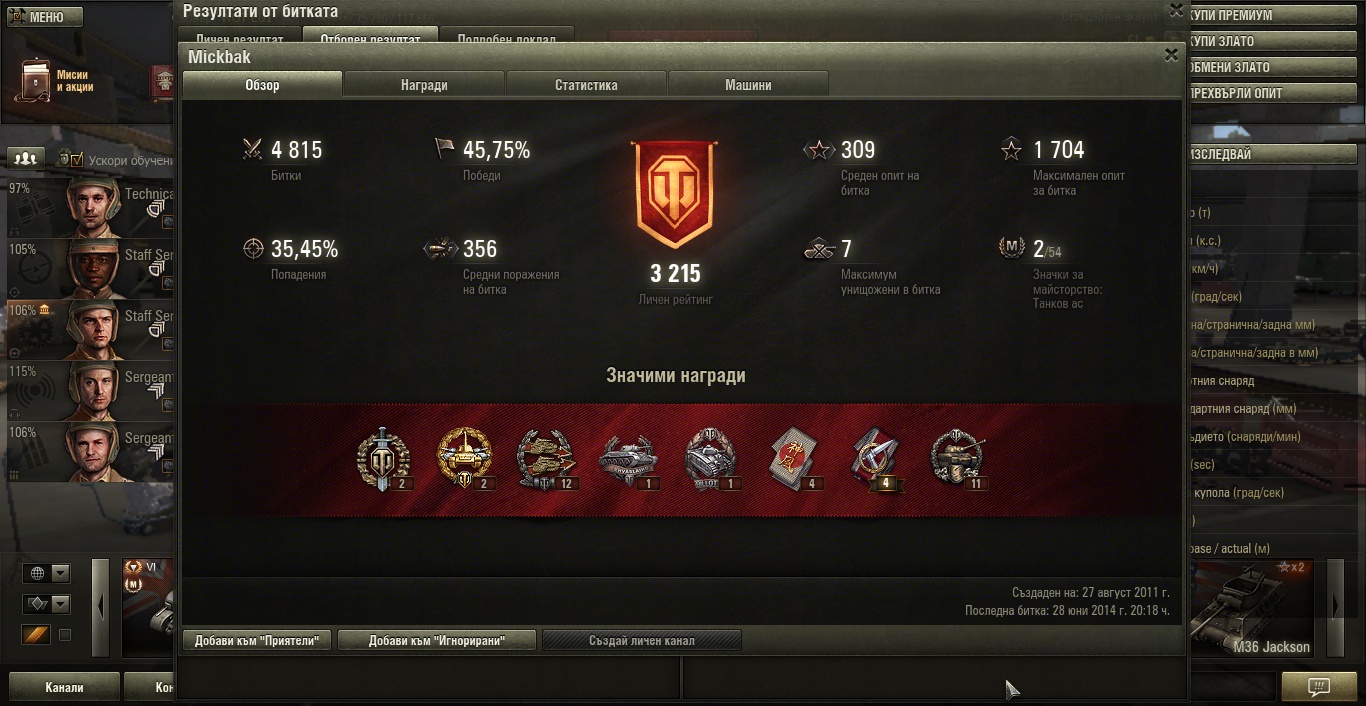Close the Mickbak profile window

pos(1171,55)
